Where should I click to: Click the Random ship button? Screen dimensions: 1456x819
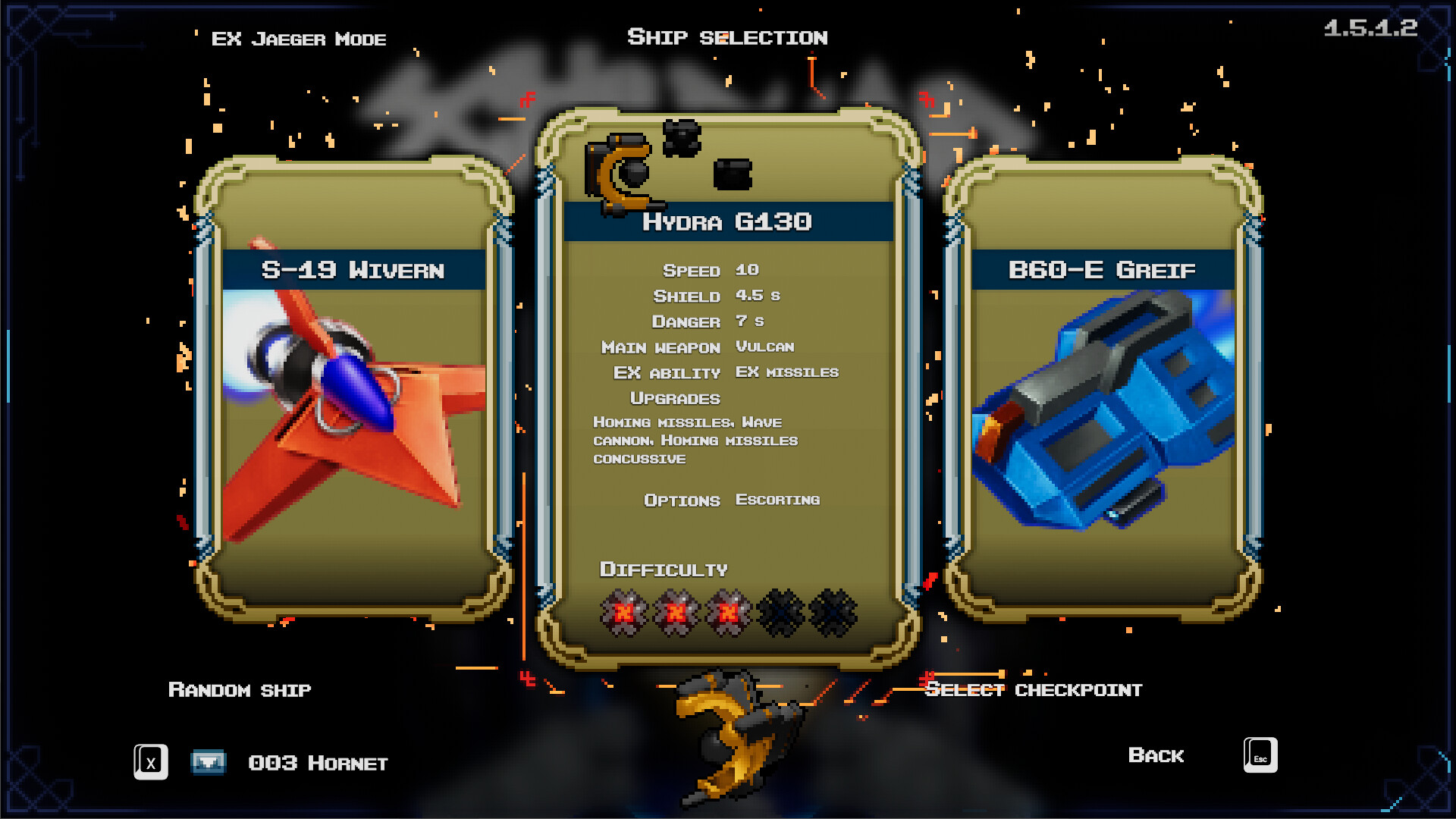point(239,690)
